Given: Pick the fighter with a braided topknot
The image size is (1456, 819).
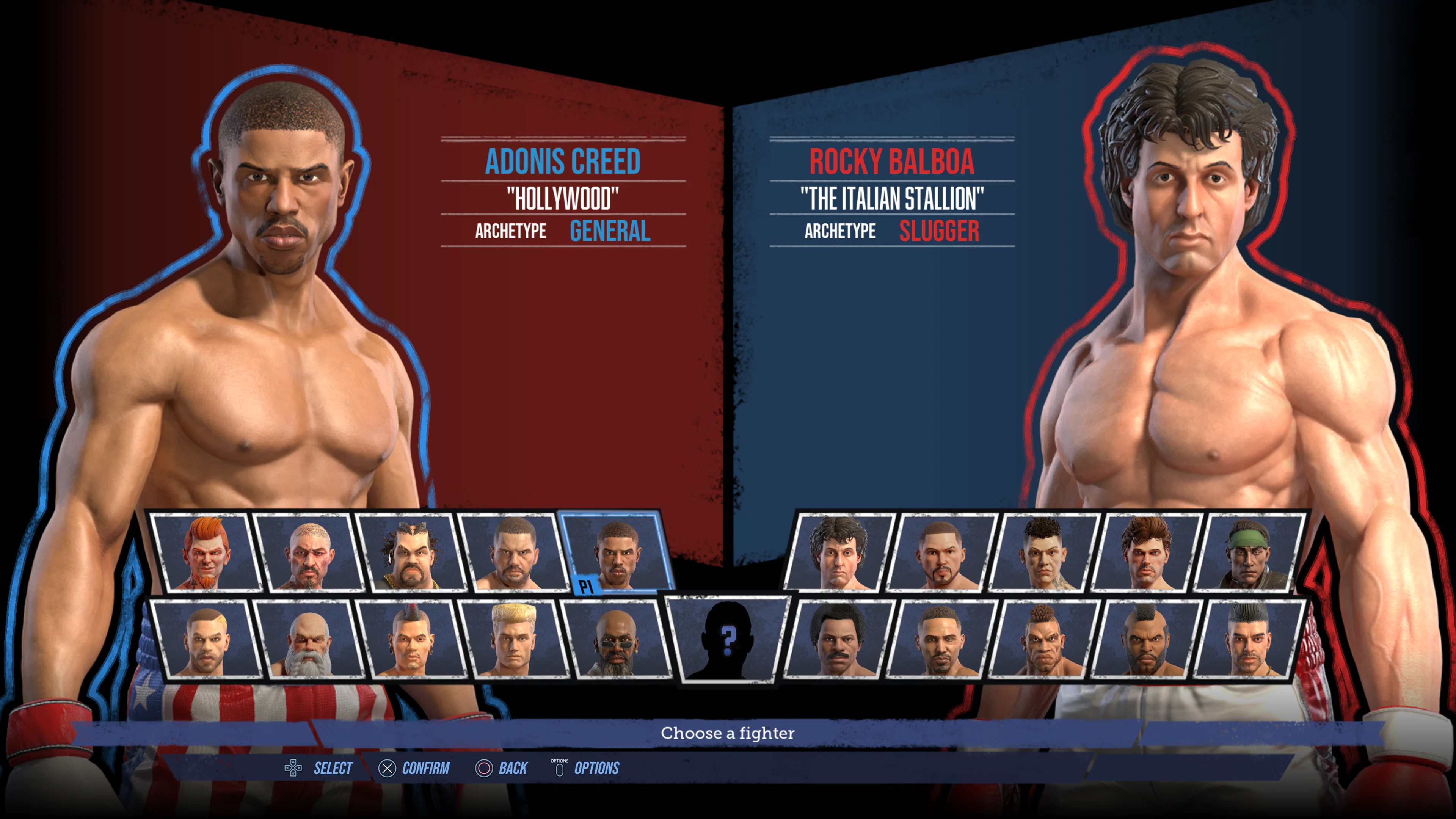Looking at the screenshot, I should [x=1043, y=639].
